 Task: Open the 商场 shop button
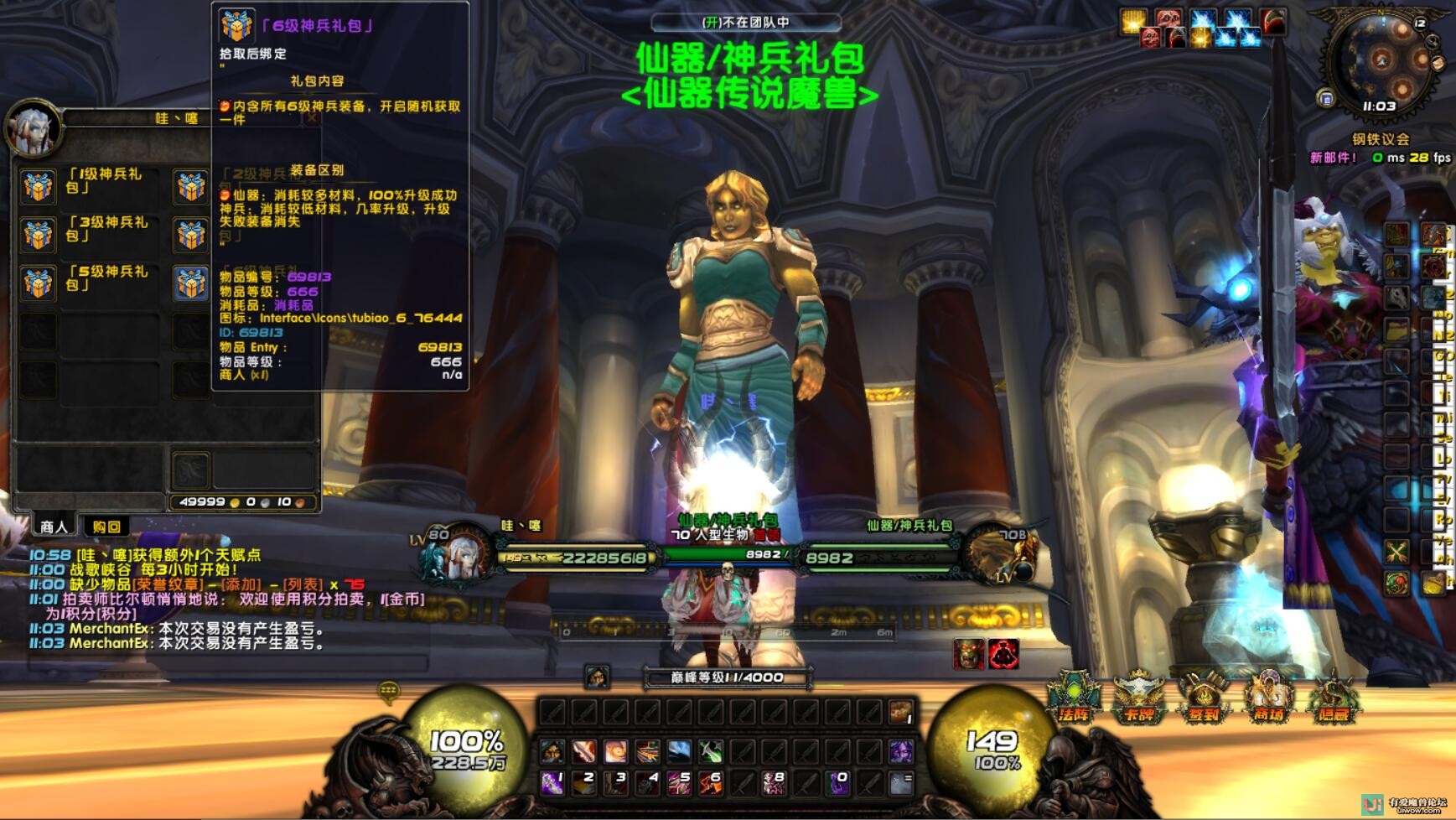1268,698
